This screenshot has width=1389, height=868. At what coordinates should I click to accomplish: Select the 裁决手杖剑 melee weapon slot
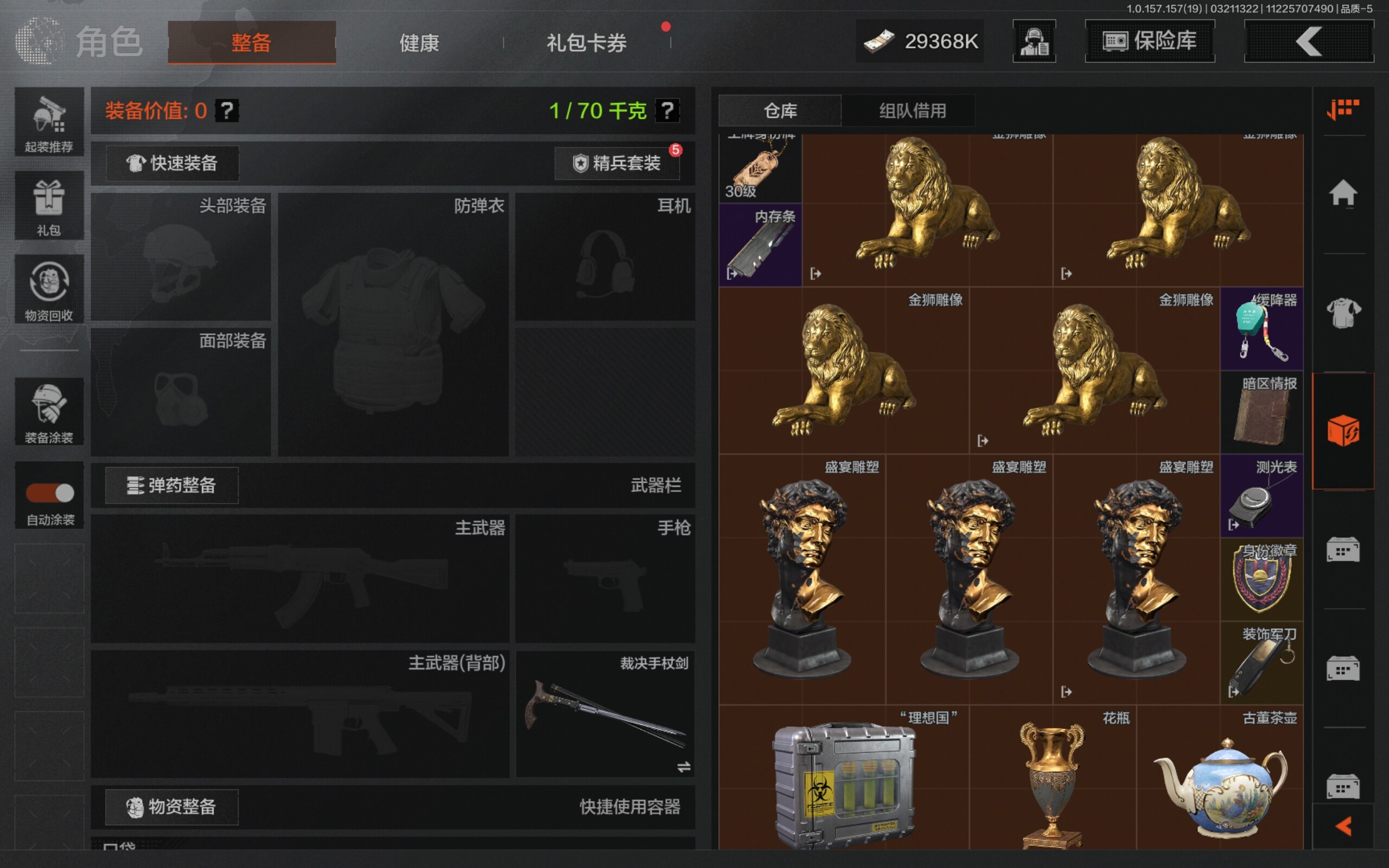[x=605, y=714]
